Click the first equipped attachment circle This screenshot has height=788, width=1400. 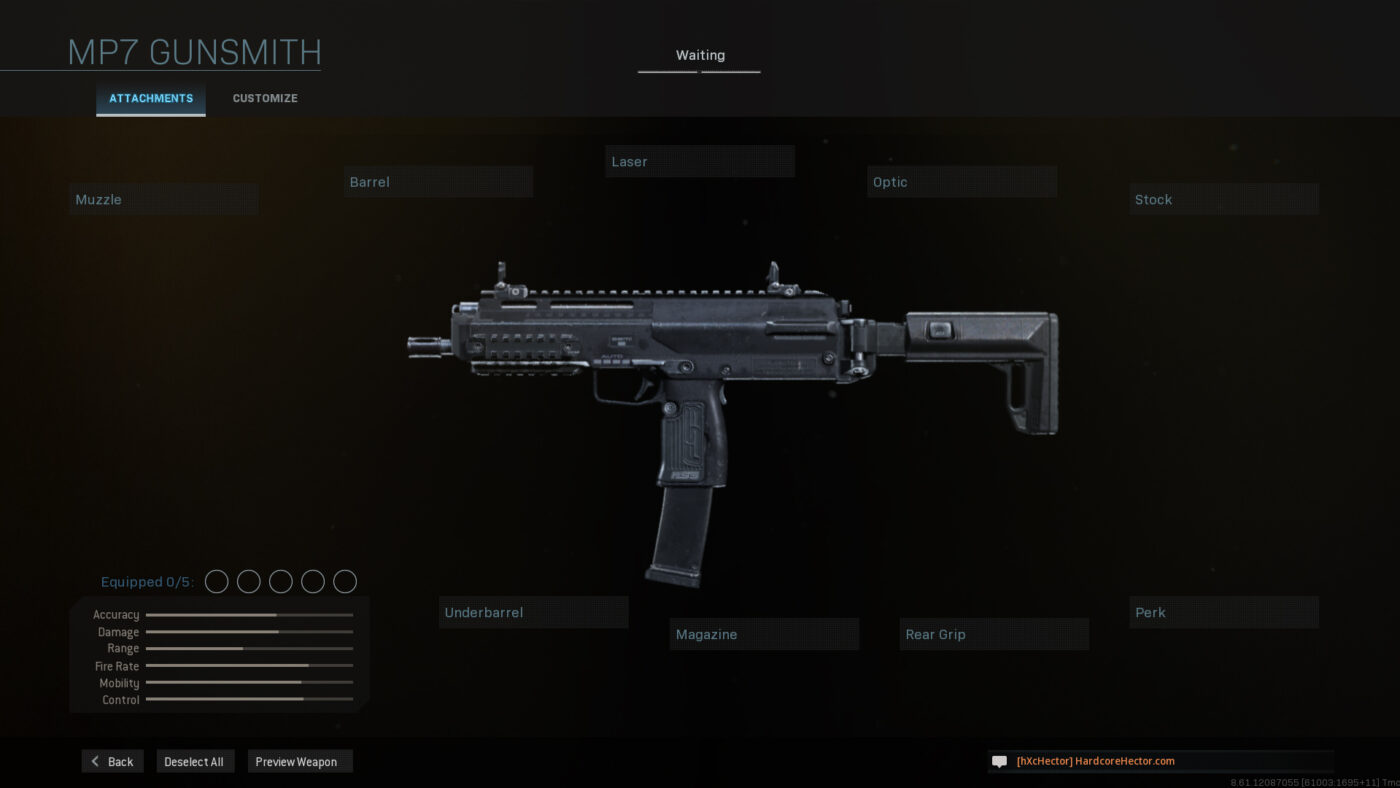tap(216, 581)
